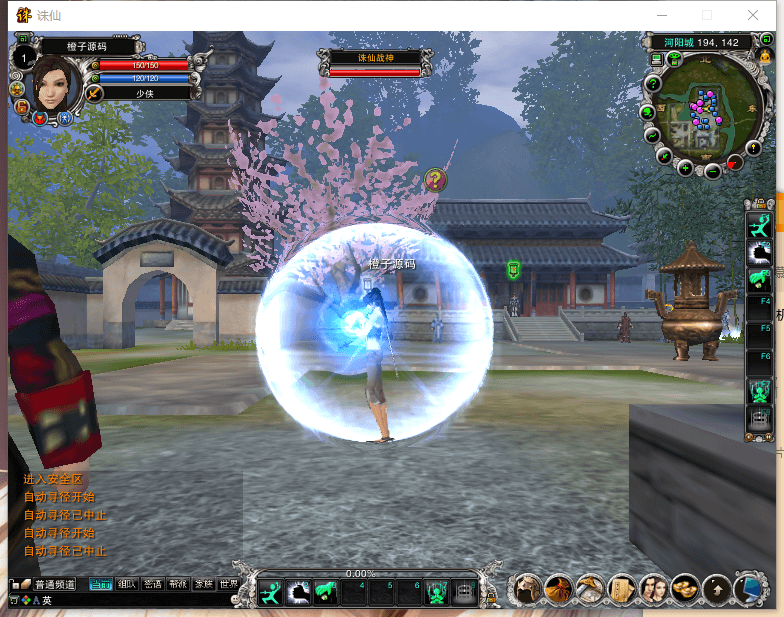The height and width of the screenshot is (617, 784).
Task: Zoom in the minimap with plus button
Action: (x=685, y=167)
